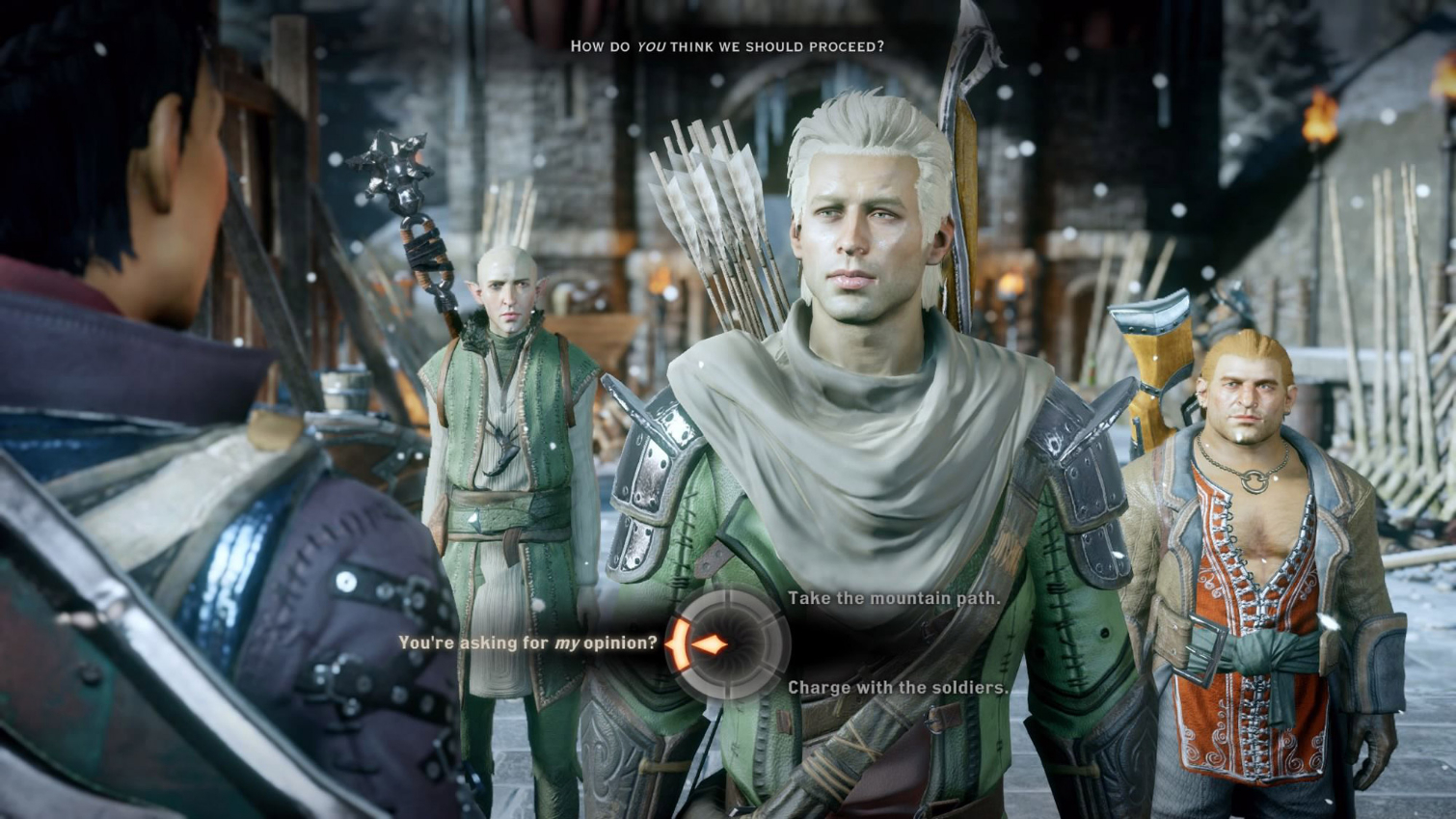Image resolution: width=1456 pixels, height=819 pixels.
Task: Click the subtitle 'How do you think we should proceed?'
Action: tap(729, 45)
